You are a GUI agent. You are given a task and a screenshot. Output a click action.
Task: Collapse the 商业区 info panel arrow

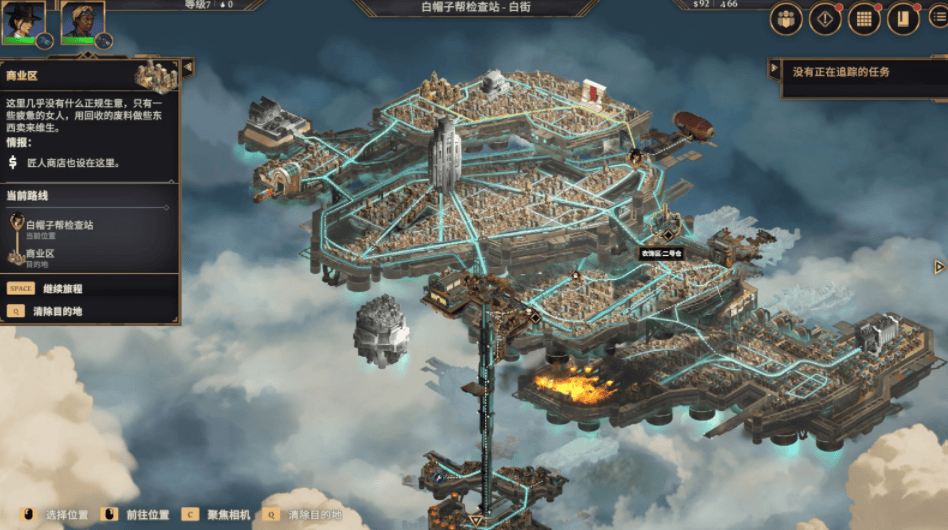pos(187,67)
